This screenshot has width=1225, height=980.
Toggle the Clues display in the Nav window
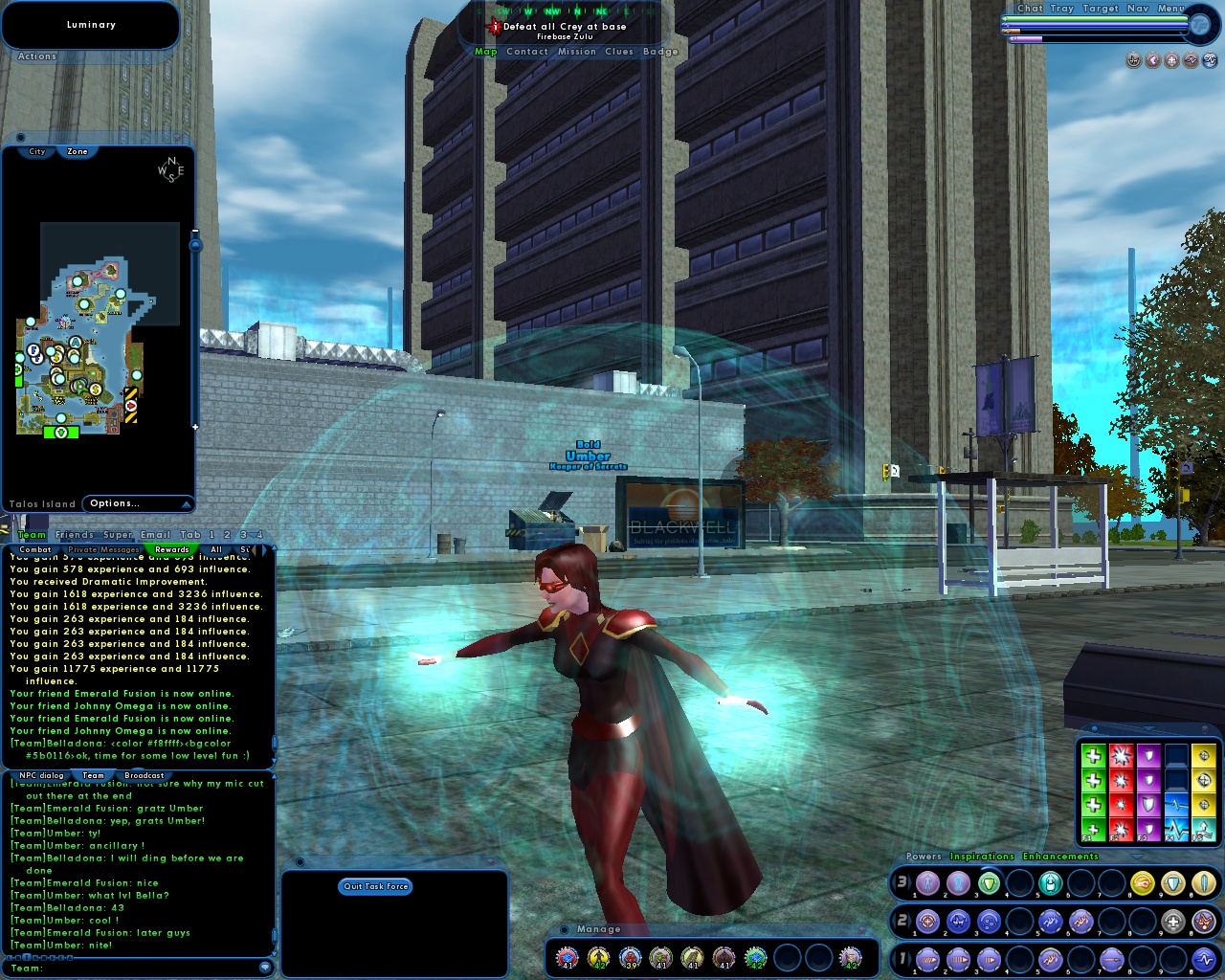619,52
